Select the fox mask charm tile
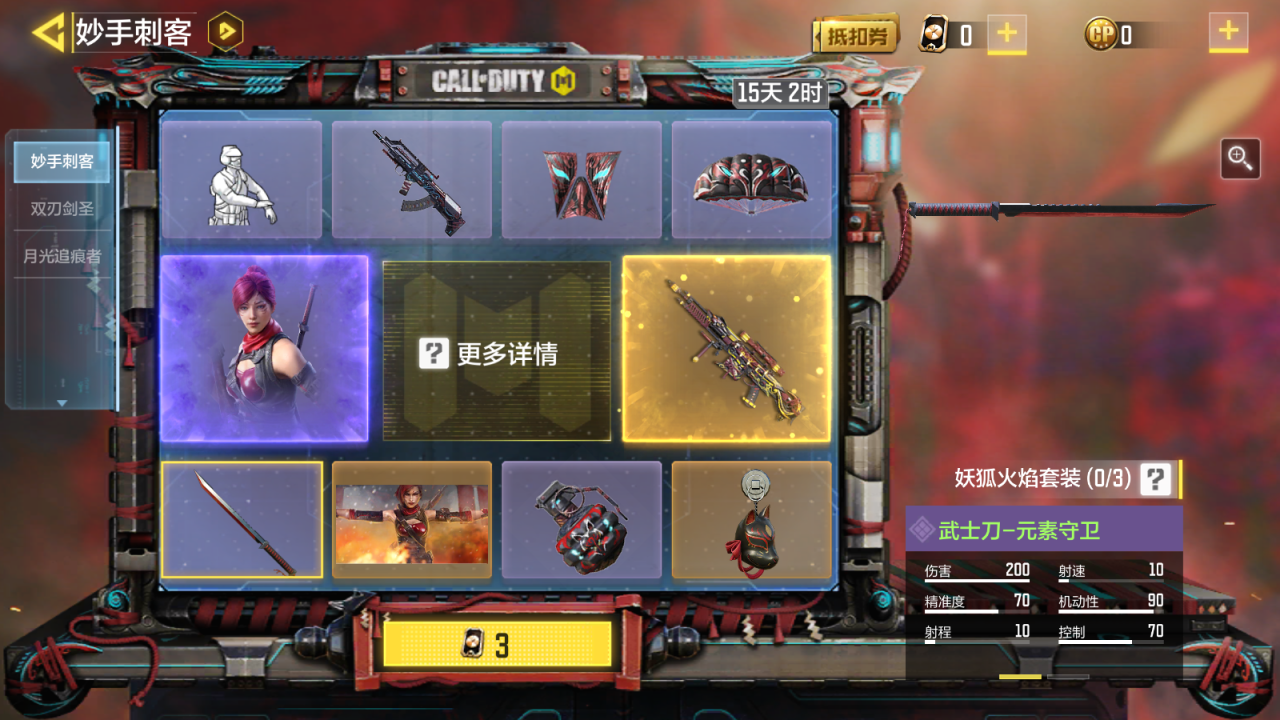This screenshot has width=1280, height=720. (751, 520)
